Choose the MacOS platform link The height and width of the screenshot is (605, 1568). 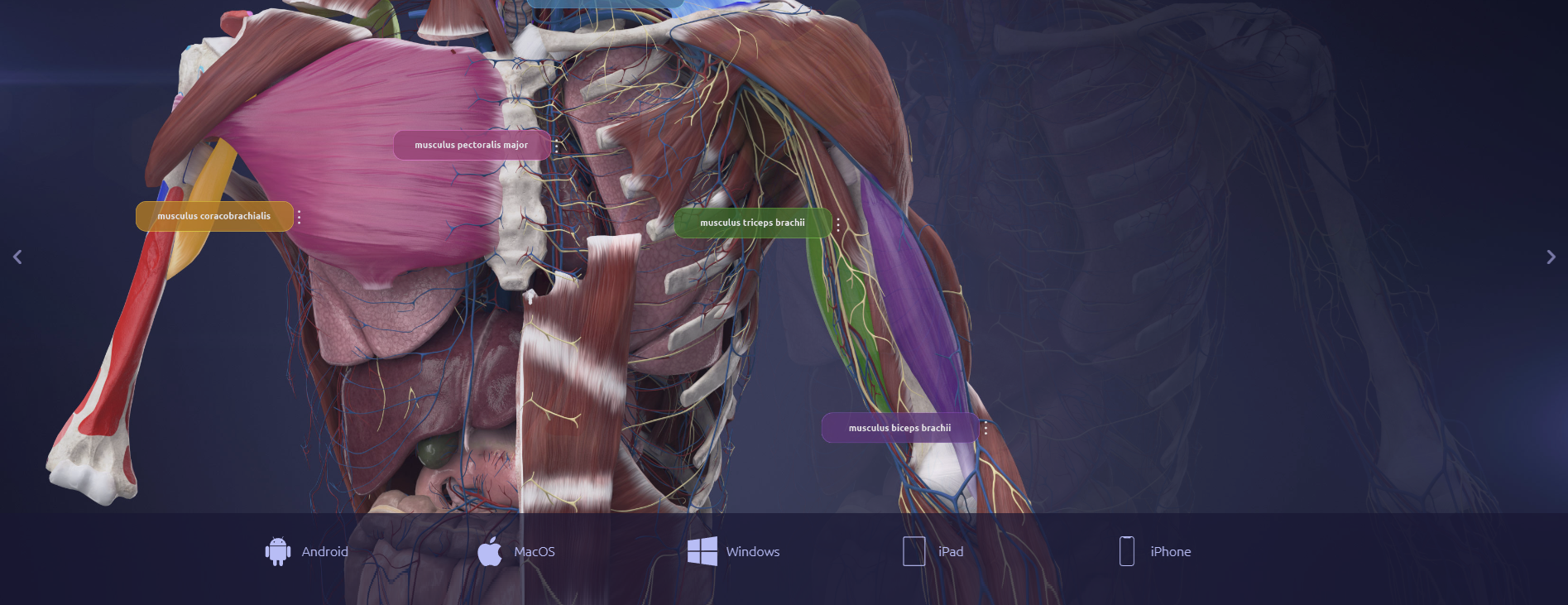[517, 551]
